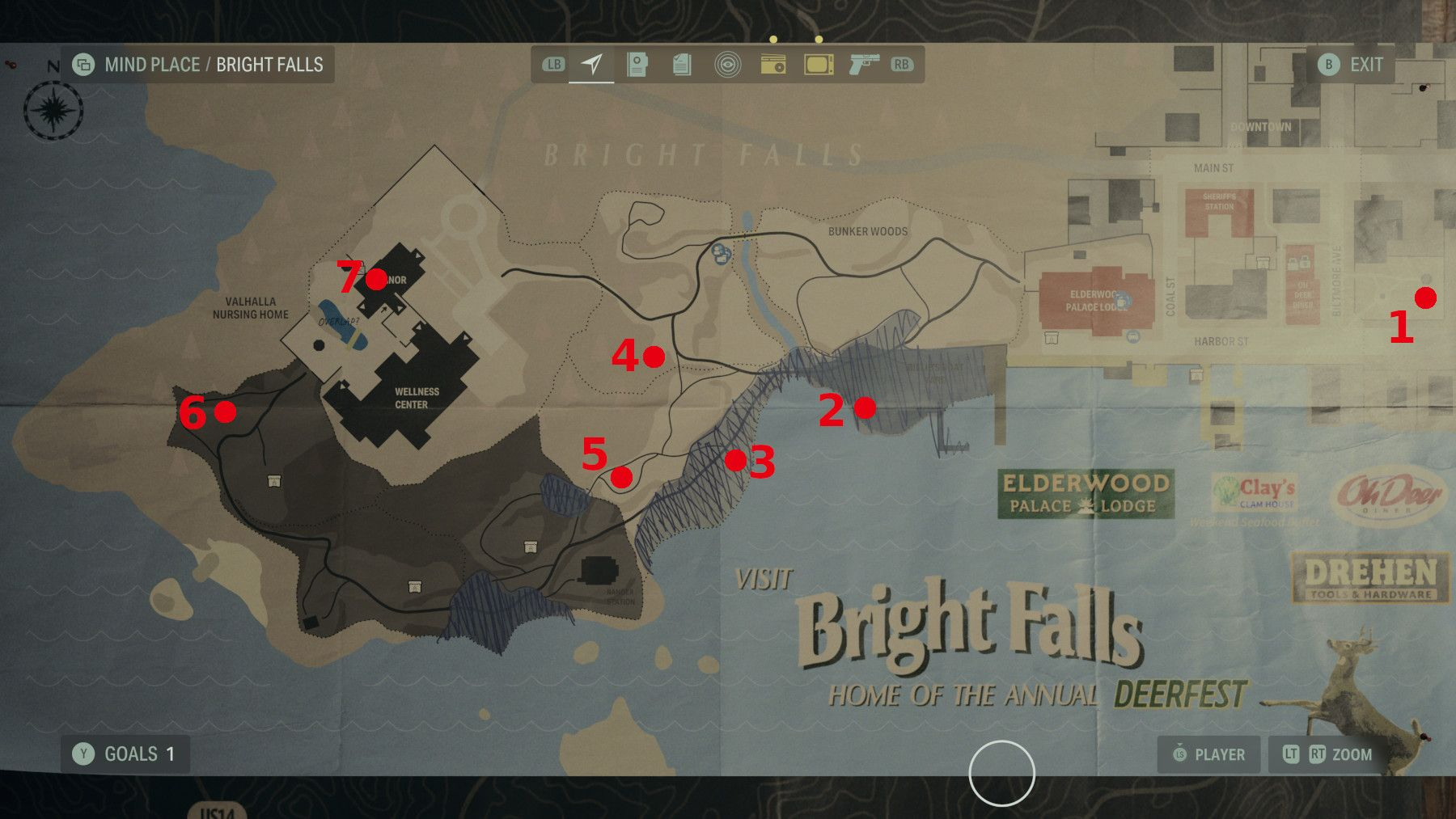The height and width of the screenshot is (819, 1456).
Task: Open the manuscript pages icon
Action: 680,64
